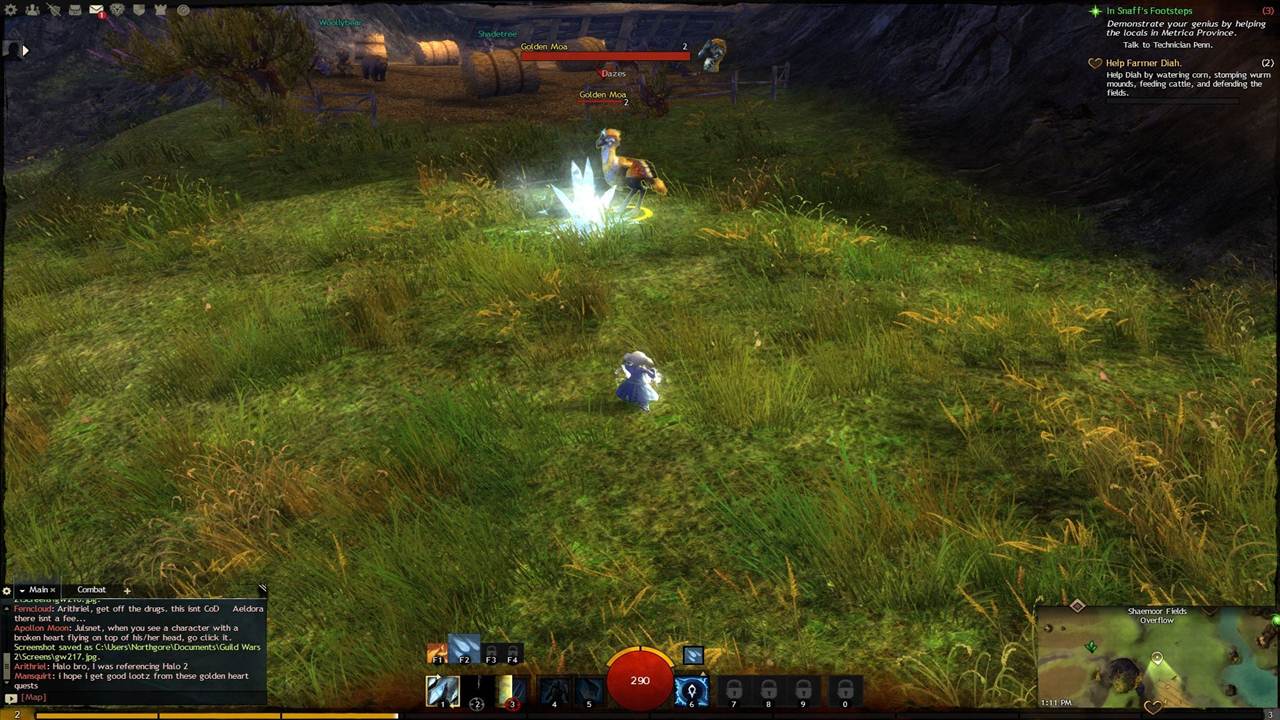
Task: Open the World vs World castle icon
Action: 160,10
